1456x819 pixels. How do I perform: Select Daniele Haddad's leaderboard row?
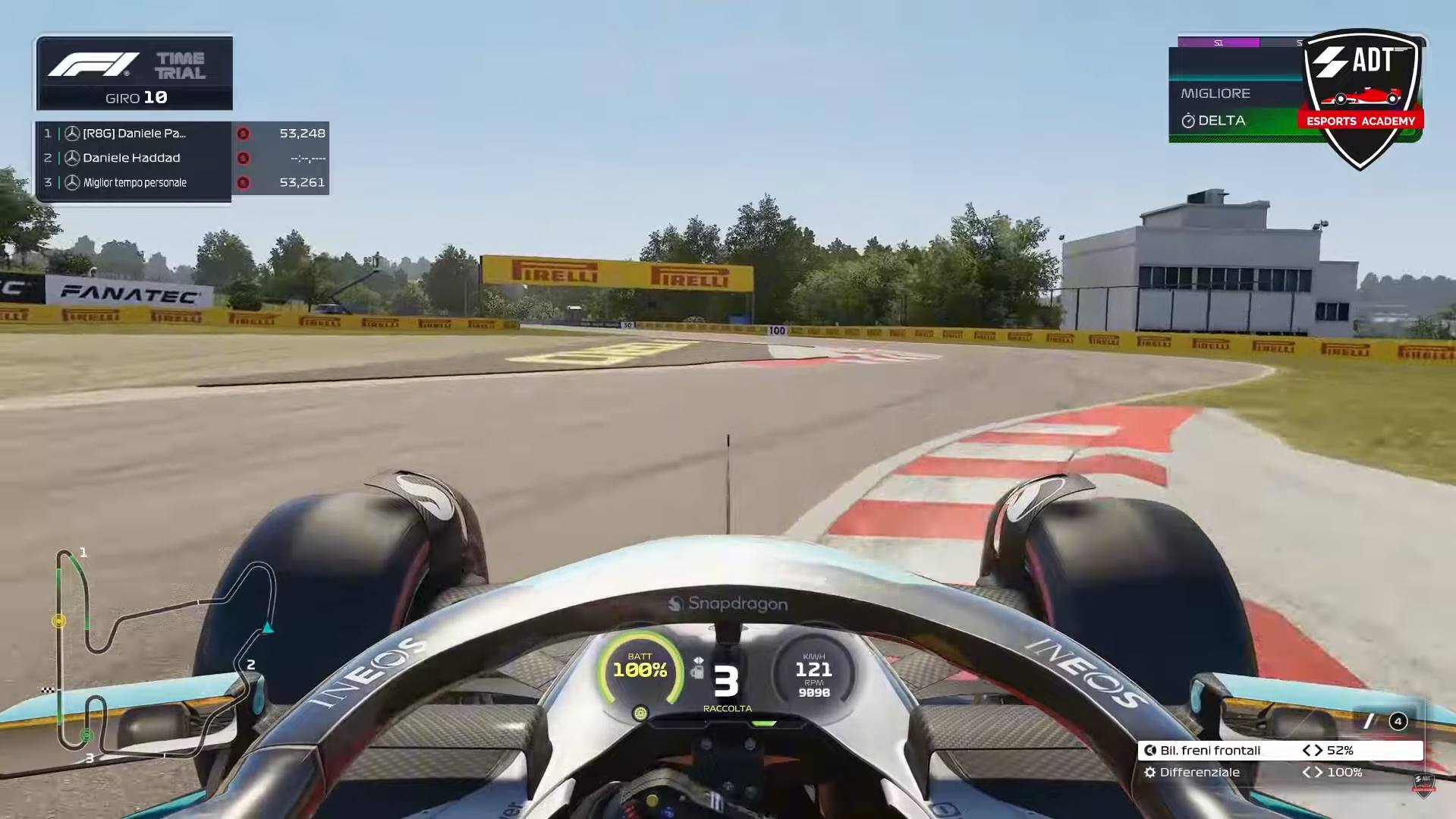point(182,158)
